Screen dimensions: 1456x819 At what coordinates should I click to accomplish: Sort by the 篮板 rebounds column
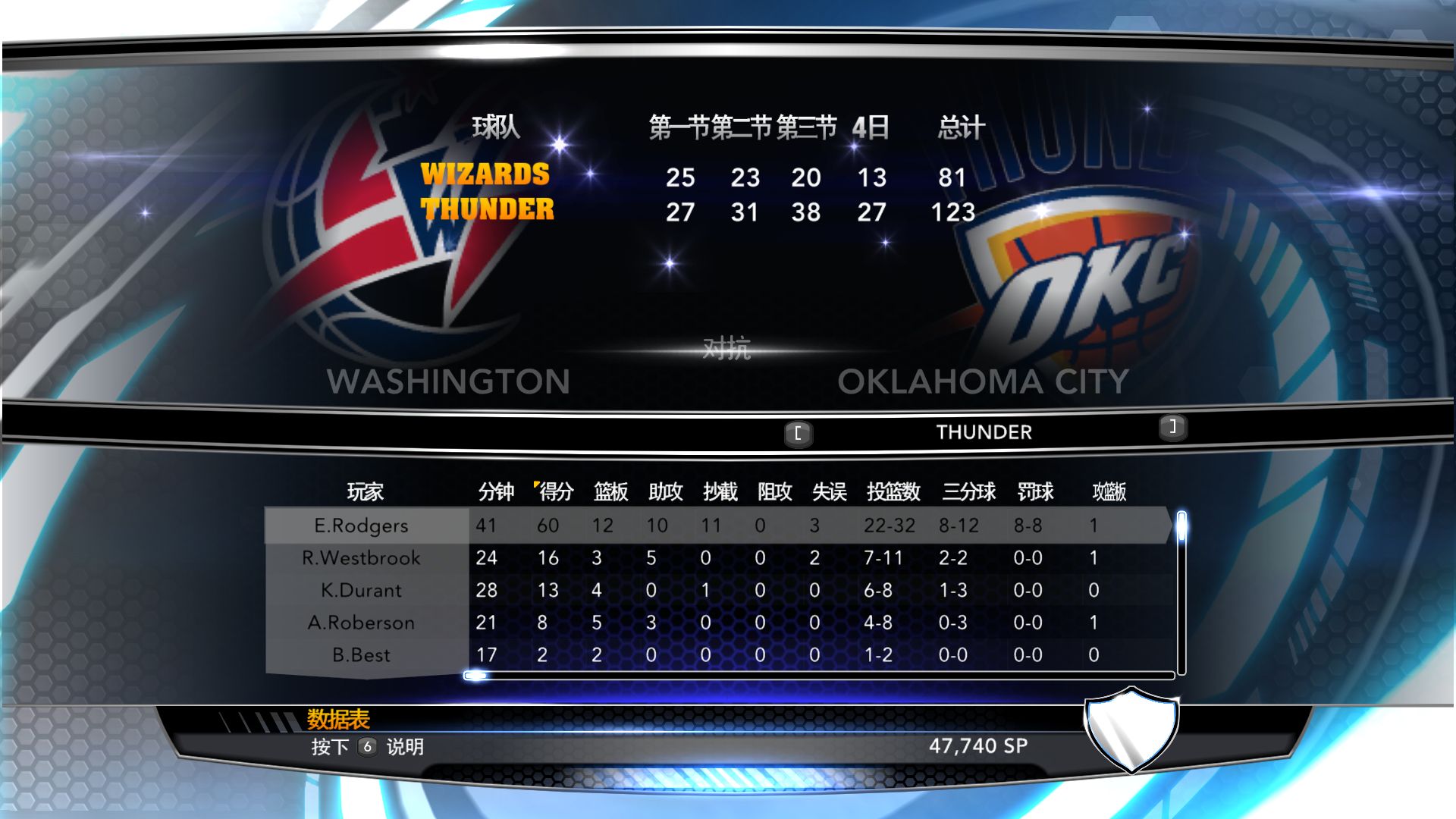point(610,492)
